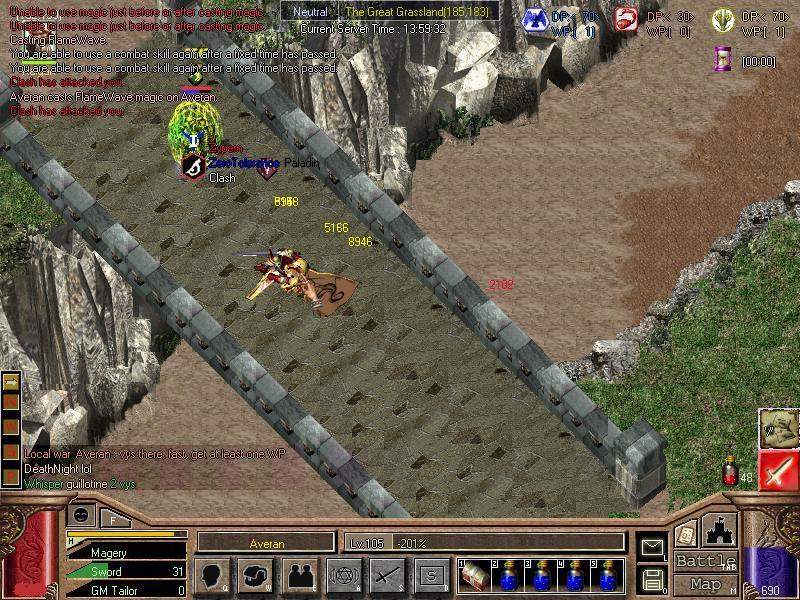Open the hexagram magic button
Image resolution: width=800 pixels, height=600 pixels.
point(343,575)
